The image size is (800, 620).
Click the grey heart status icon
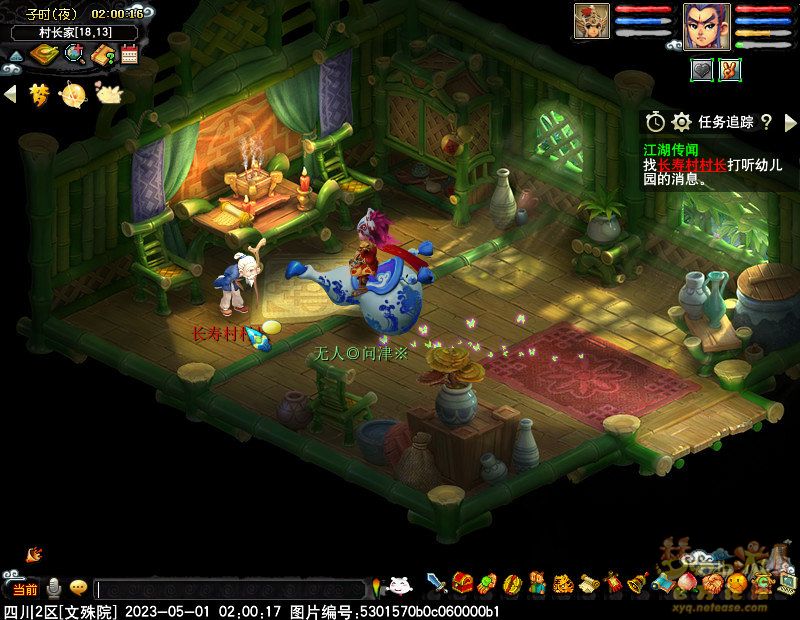702,69
